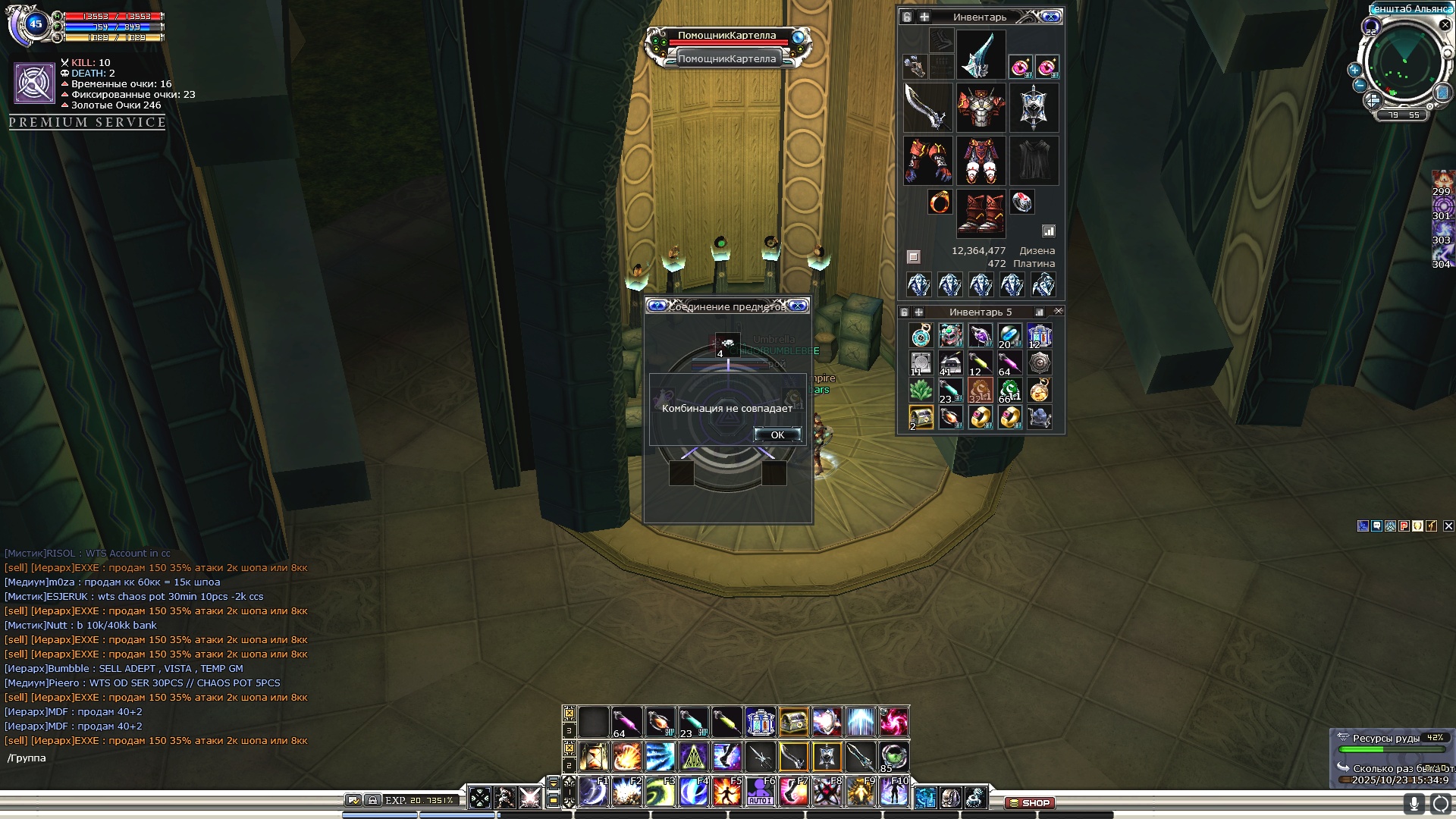
Task: Pick the green herb item in bag
Action: click(x=921, y=390)
